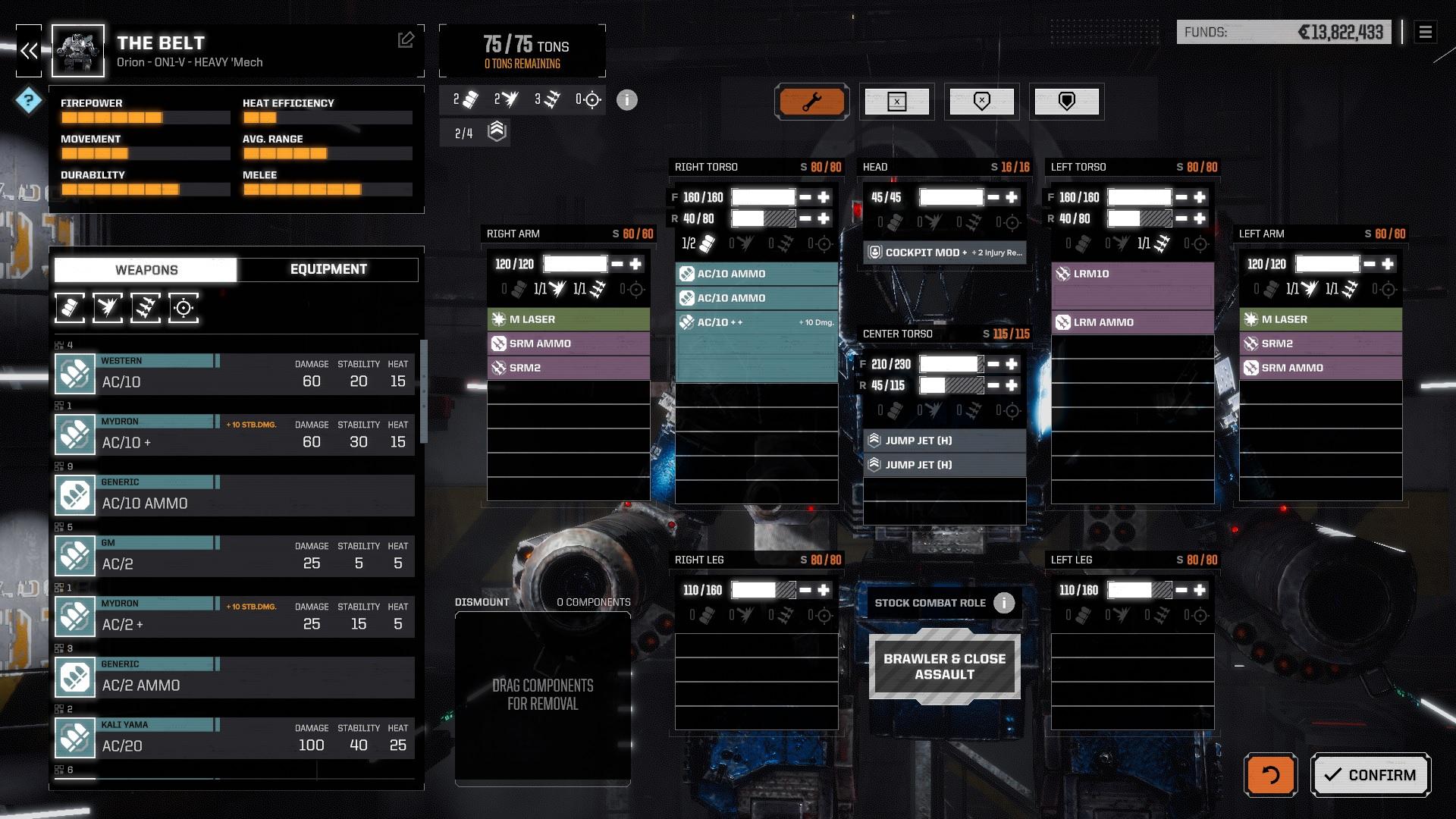
Task: Open the hamburger menu next to funds
Action: pyautogui.click(x=1425, y=32)
